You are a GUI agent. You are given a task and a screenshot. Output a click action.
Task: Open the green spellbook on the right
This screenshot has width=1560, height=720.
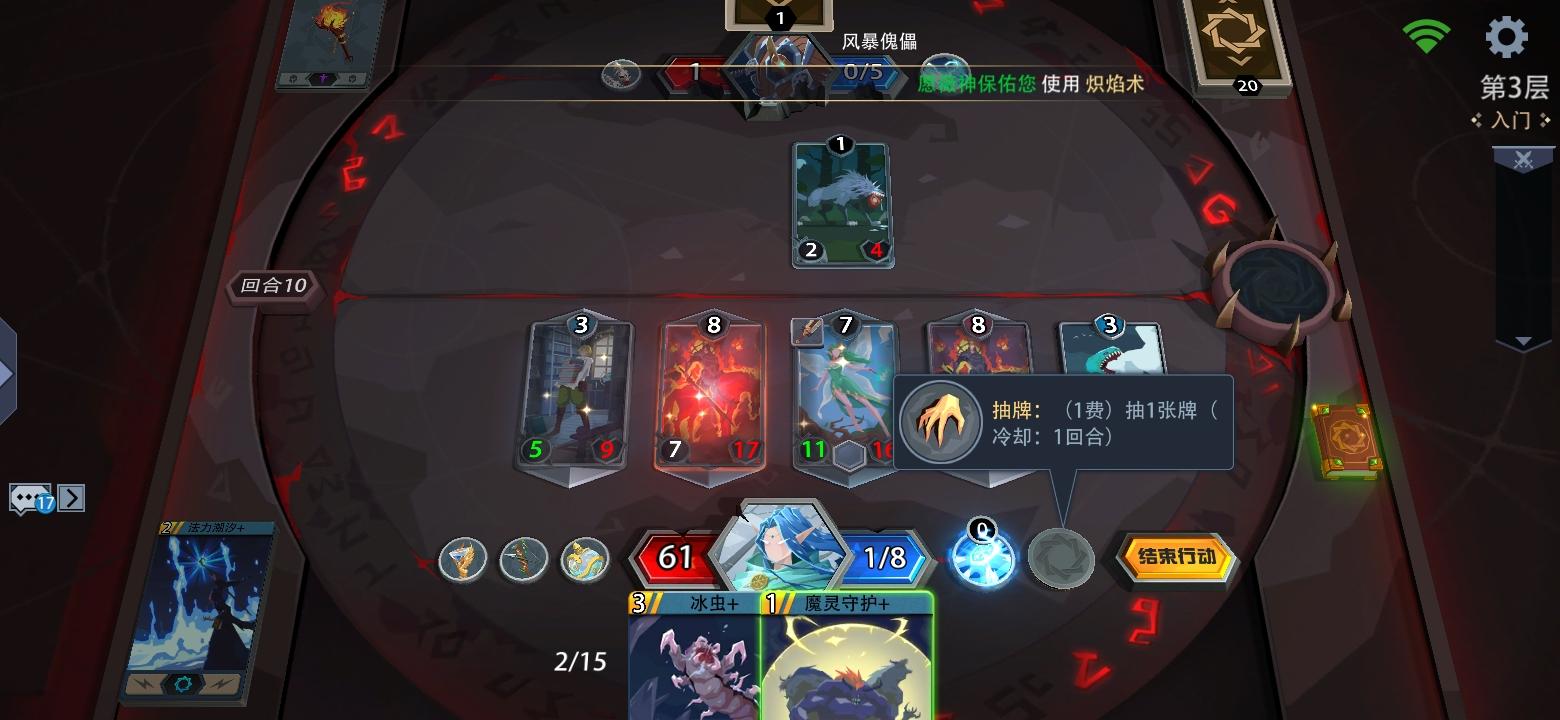1349,436
